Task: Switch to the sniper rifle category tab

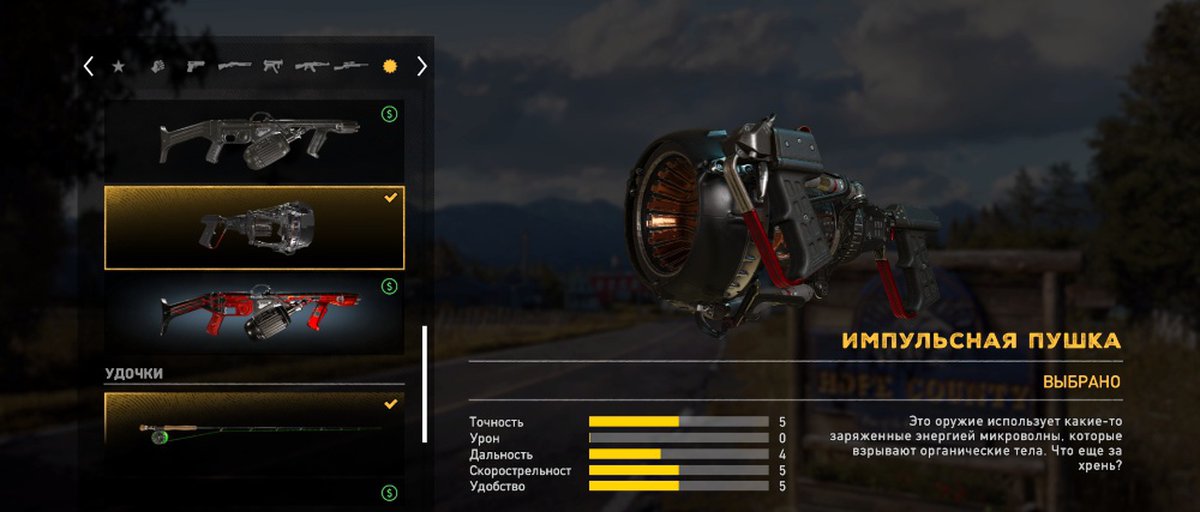Action: (350, 67)
